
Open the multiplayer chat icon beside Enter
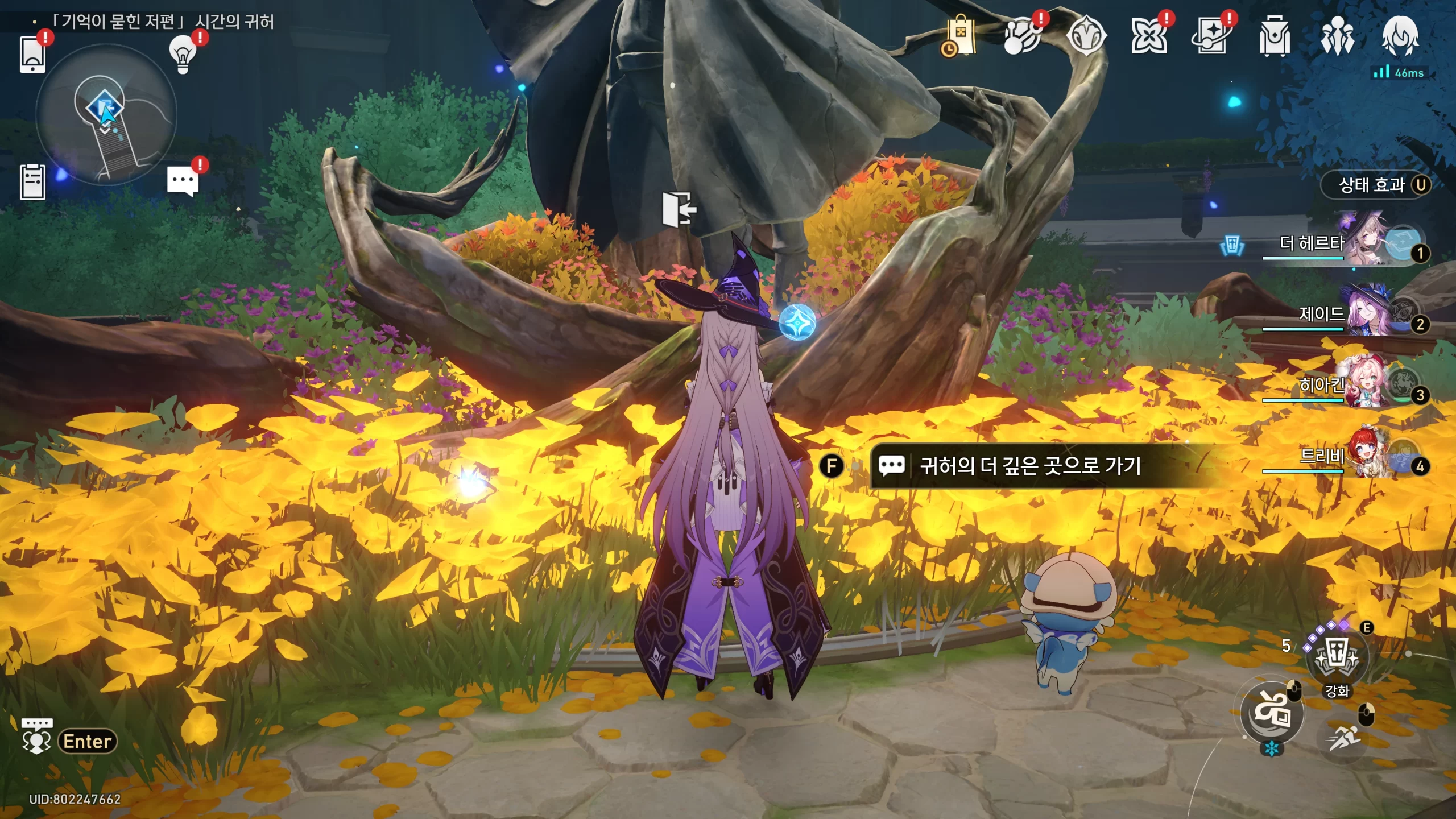point(36,736)
